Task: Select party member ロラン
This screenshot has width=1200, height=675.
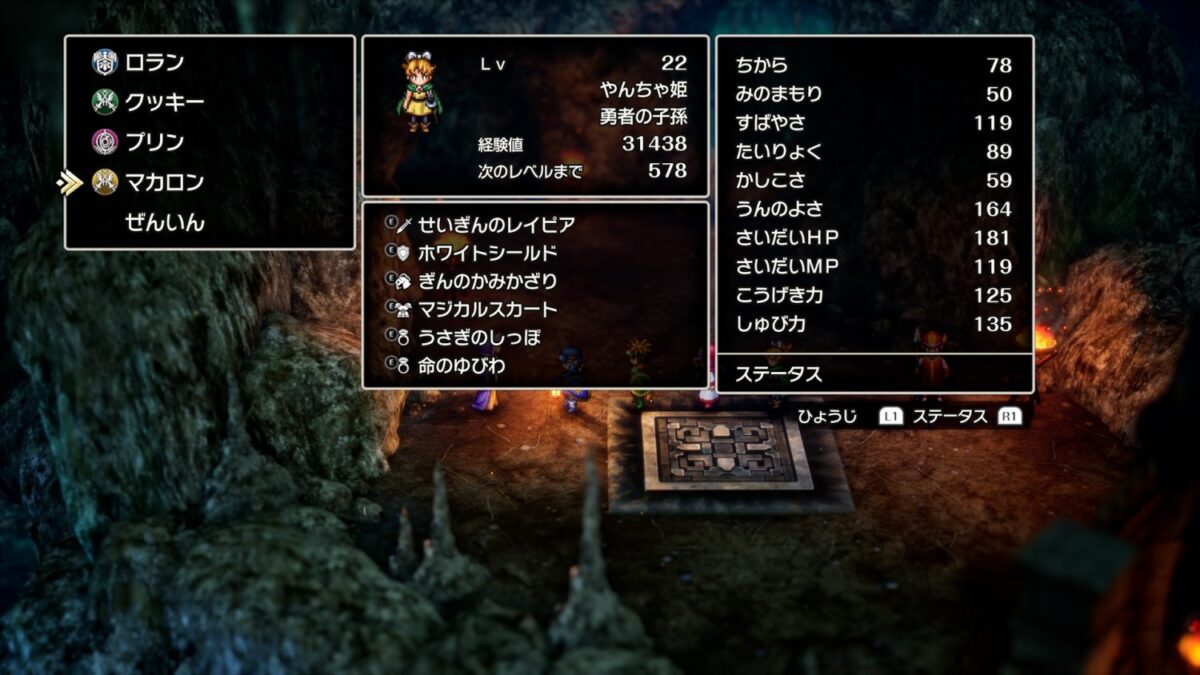Action: (x=154, y=63)
